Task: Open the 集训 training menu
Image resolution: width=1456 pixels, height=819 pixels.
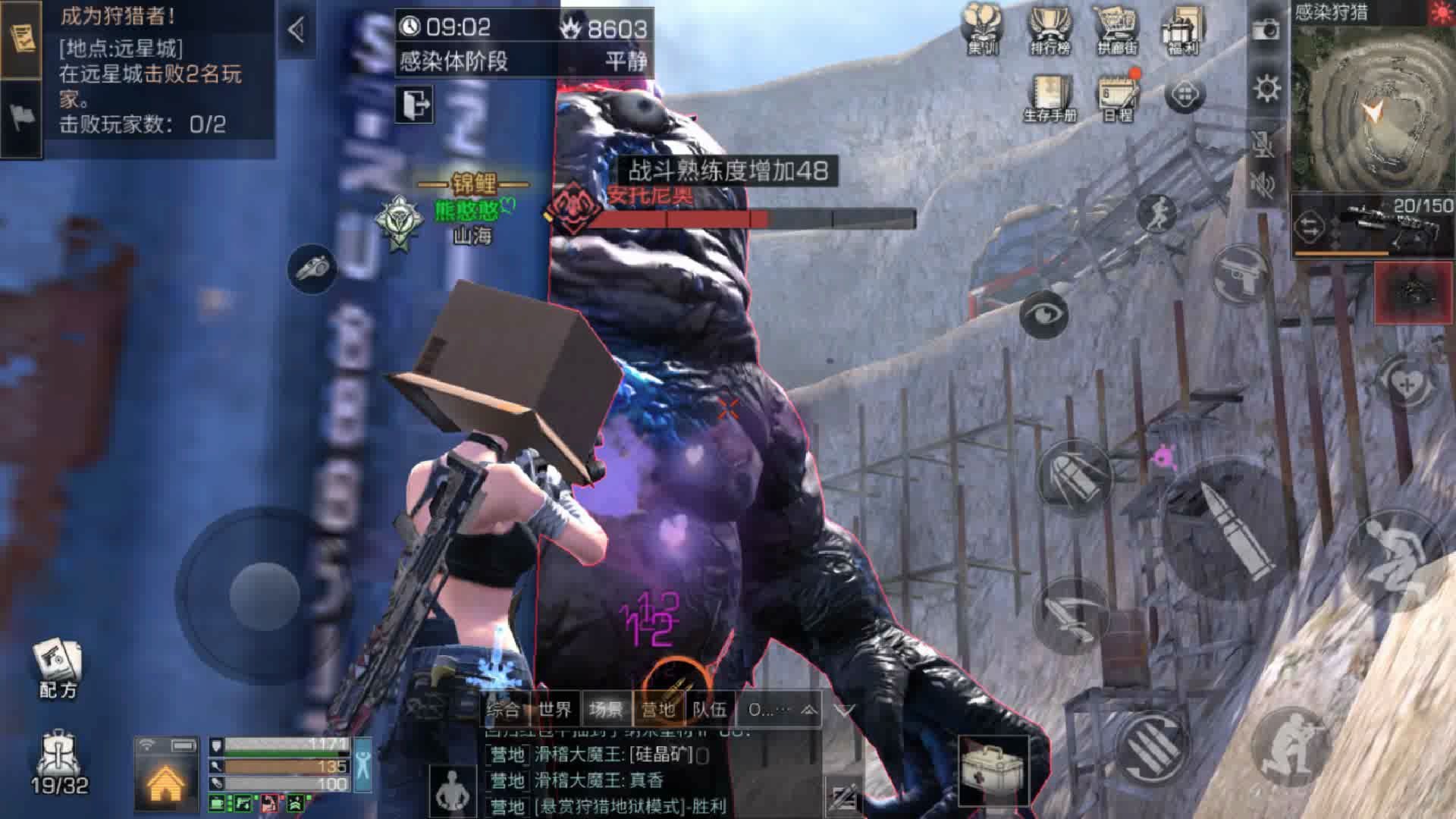Action: 984,29
